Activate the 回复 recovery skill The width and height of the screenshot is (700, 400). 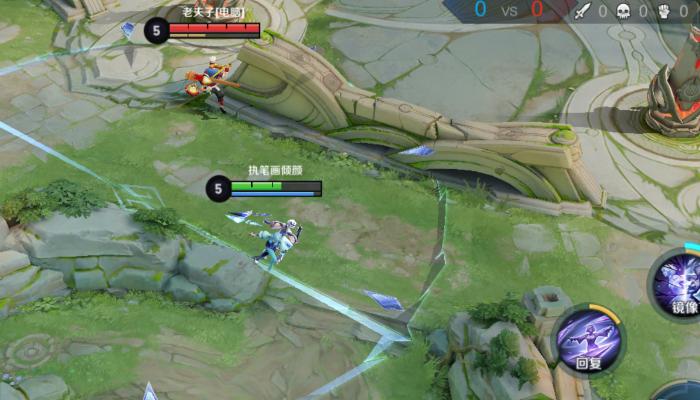pos(588,338)
